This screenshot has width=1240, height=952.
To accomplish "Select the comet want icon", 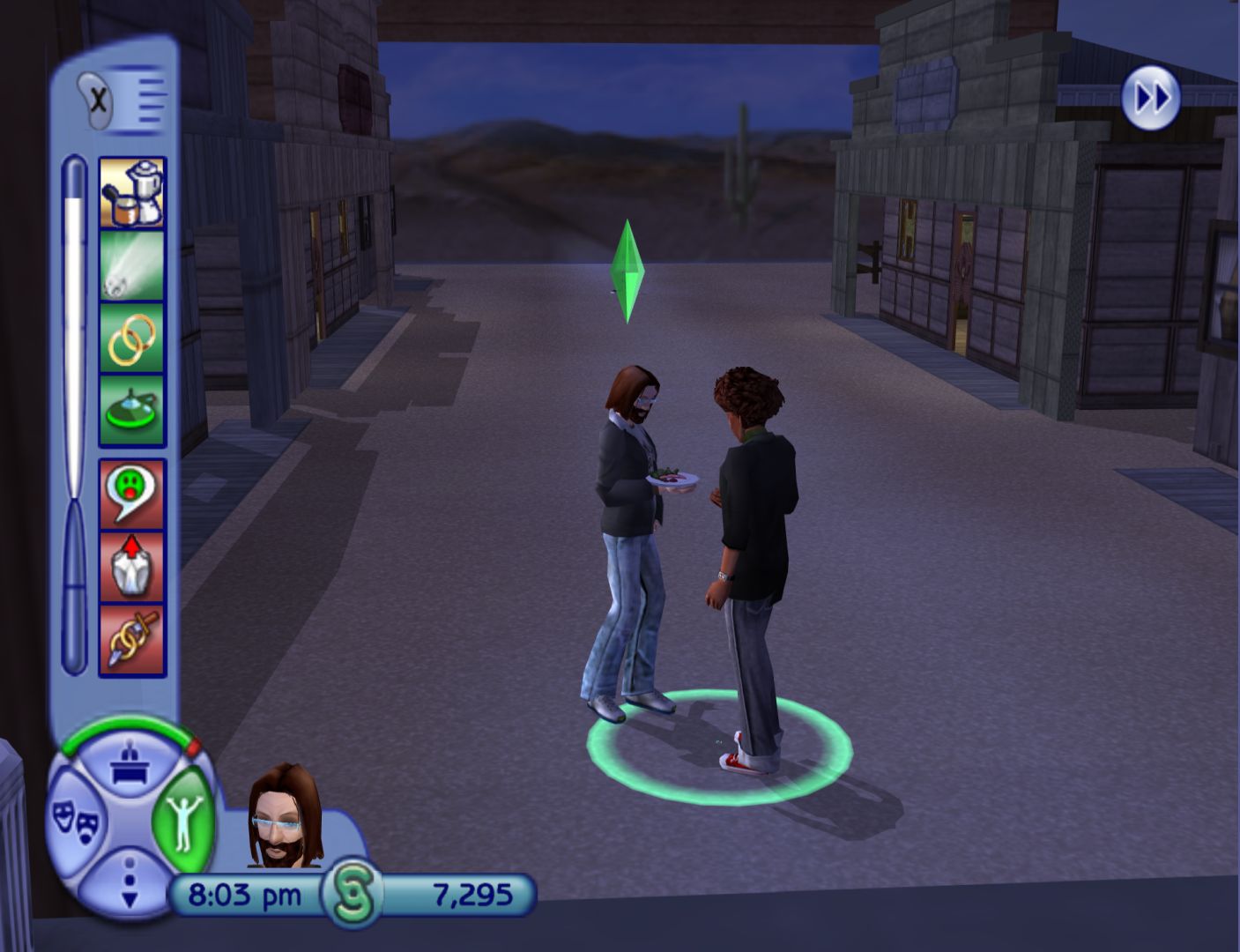I will 131,264.
